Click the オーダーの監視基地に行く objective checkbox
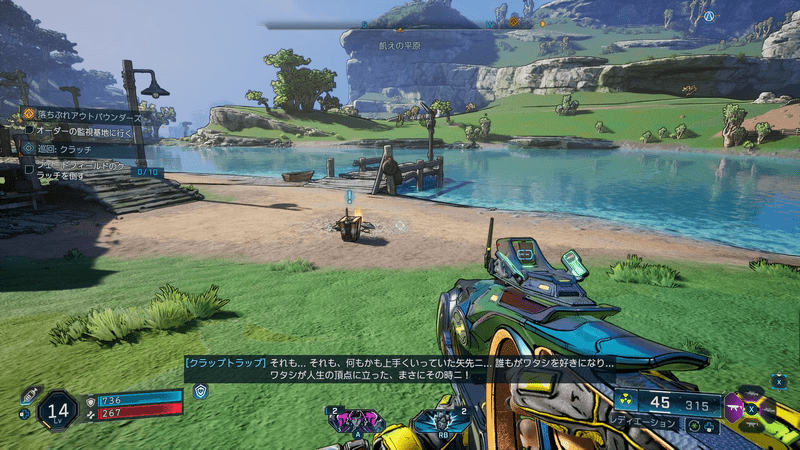 tap(29, 131)
